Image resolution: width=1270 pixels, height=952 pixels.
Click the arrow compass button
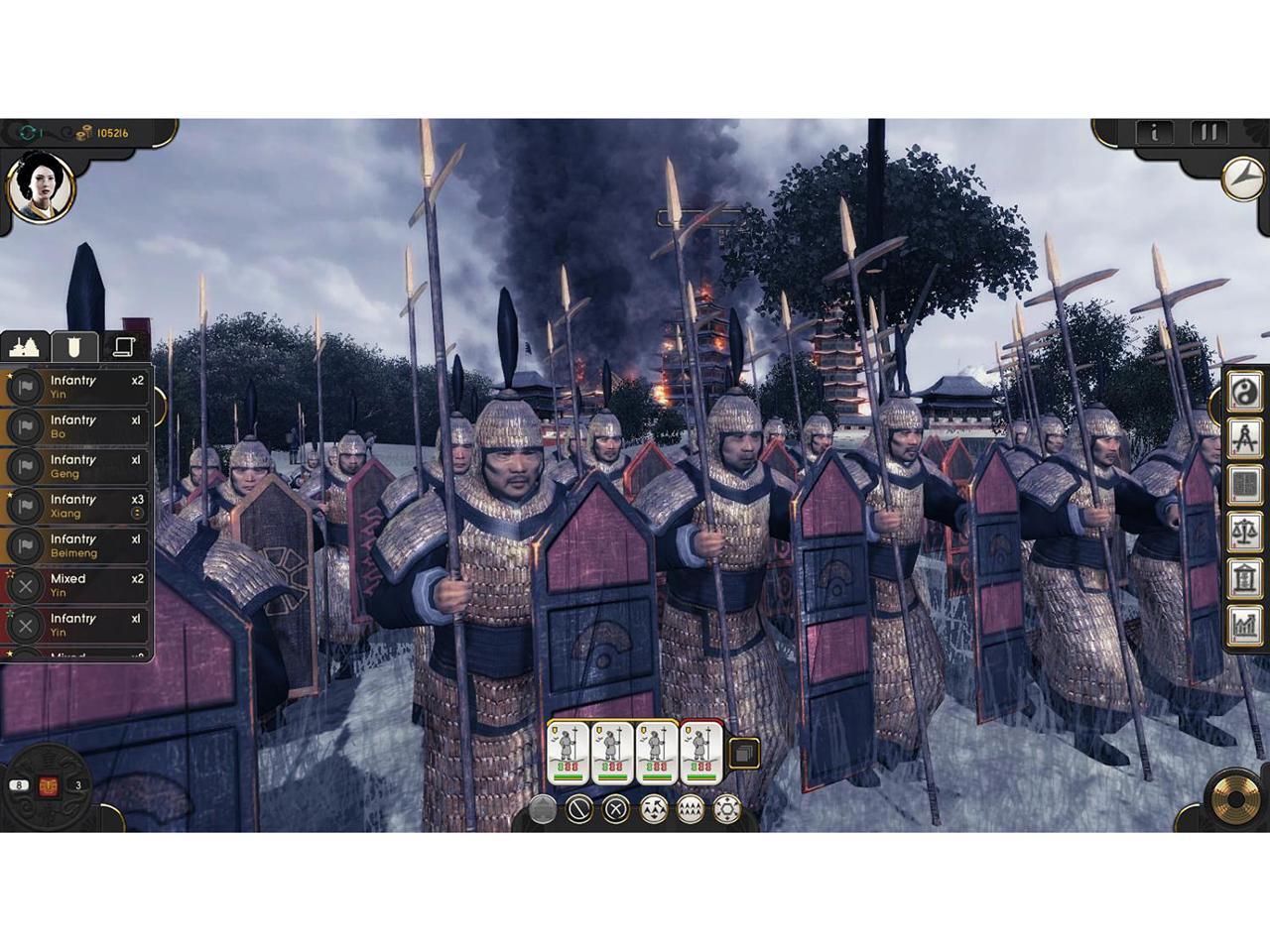1242,178
